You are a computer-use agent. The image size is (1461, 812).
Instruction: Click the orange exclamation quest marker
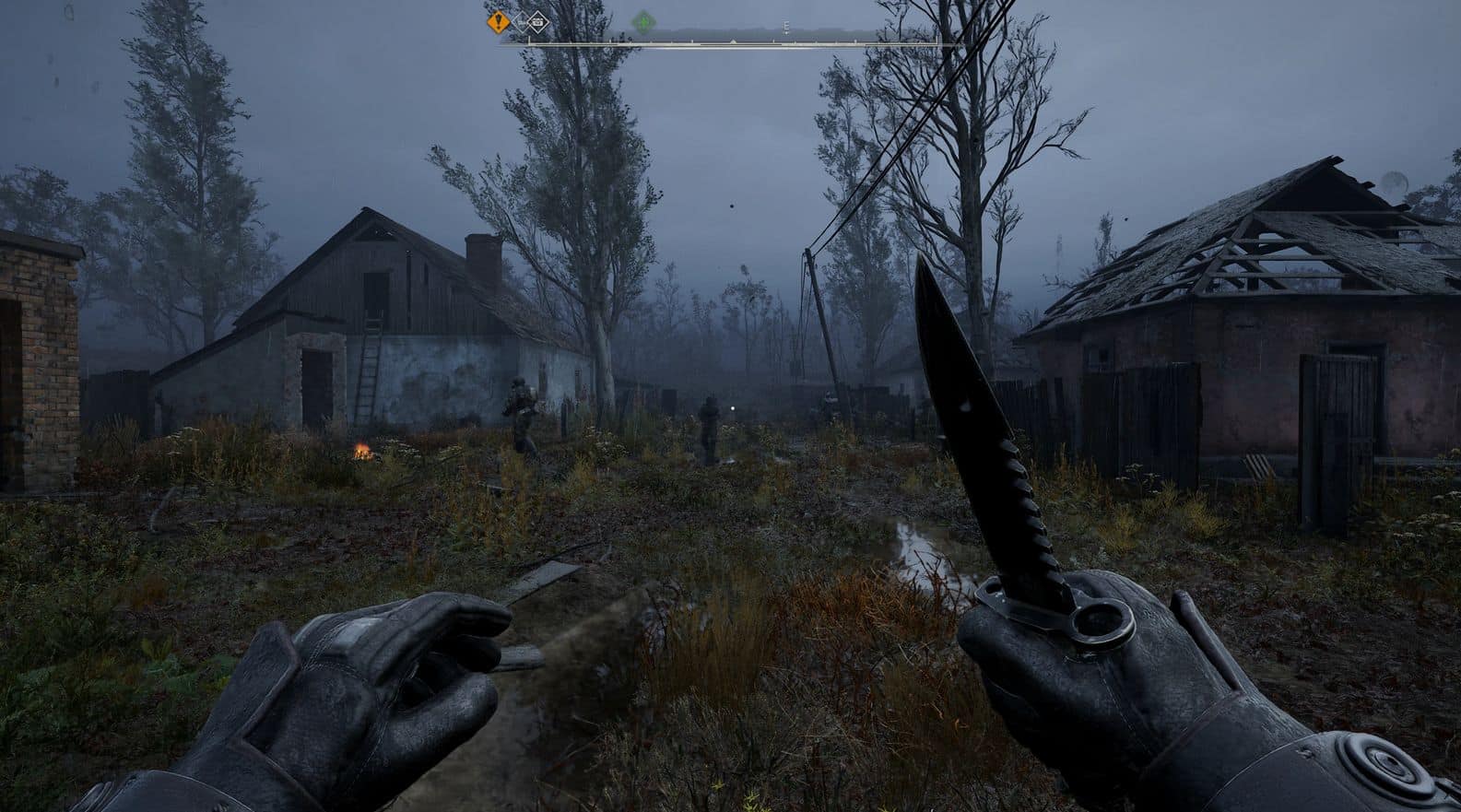499,21
